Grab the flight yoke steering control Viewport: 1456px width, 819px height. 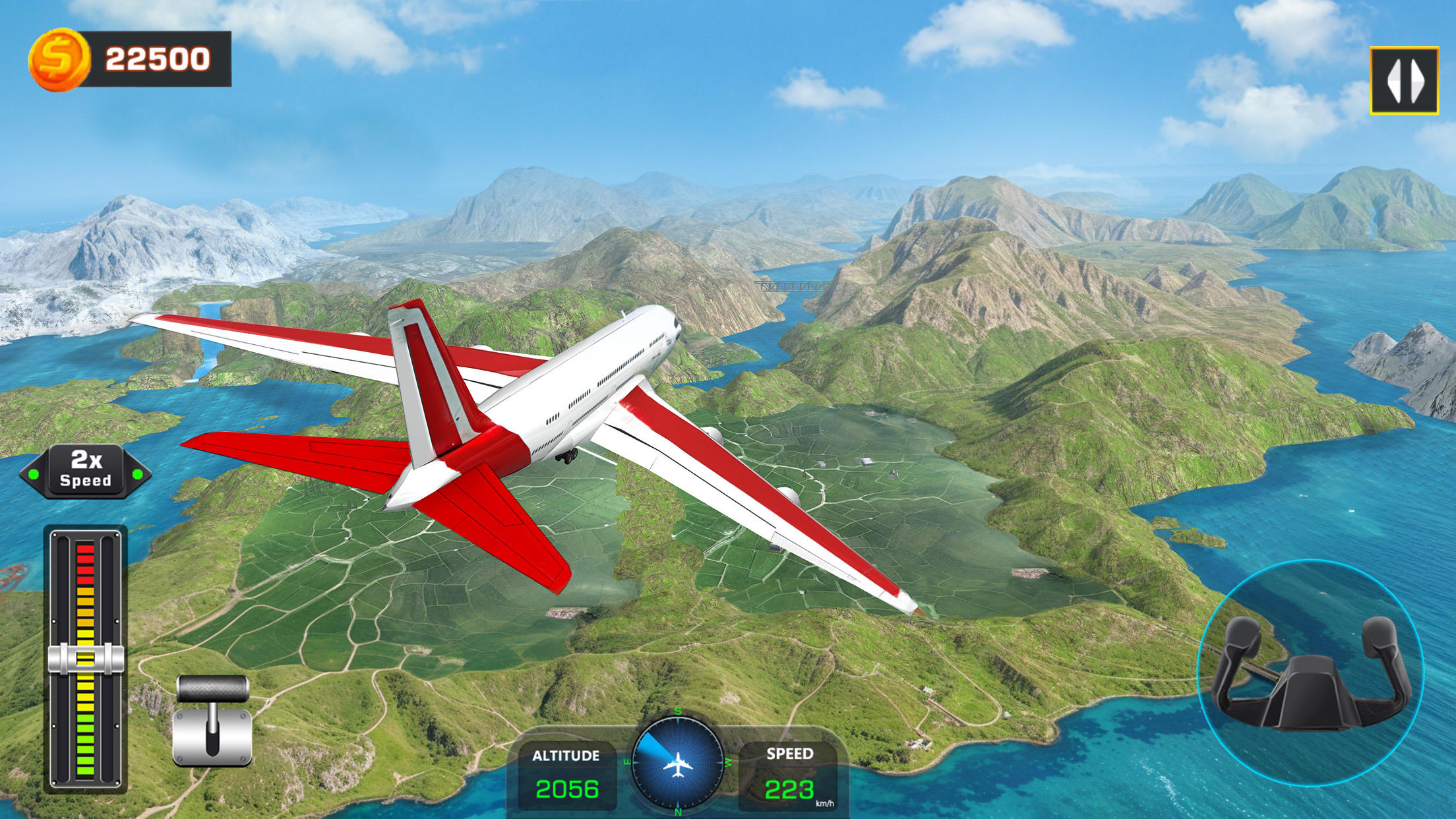point(1310,675)
